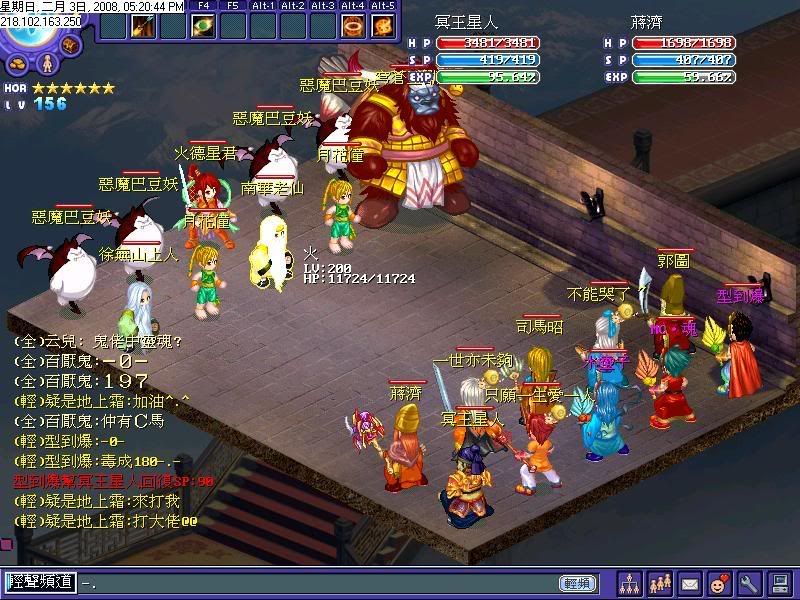This screenshot has width=800, height=600.
Task: Open the mail envelope icon
Action: (x=690, y=582)
